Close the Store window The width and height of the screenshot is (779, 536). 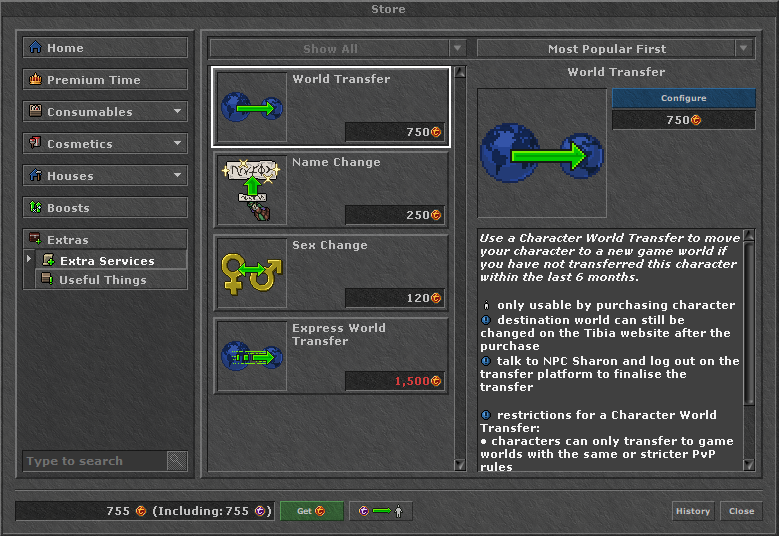pyautogui.click(x=741, y=511)
